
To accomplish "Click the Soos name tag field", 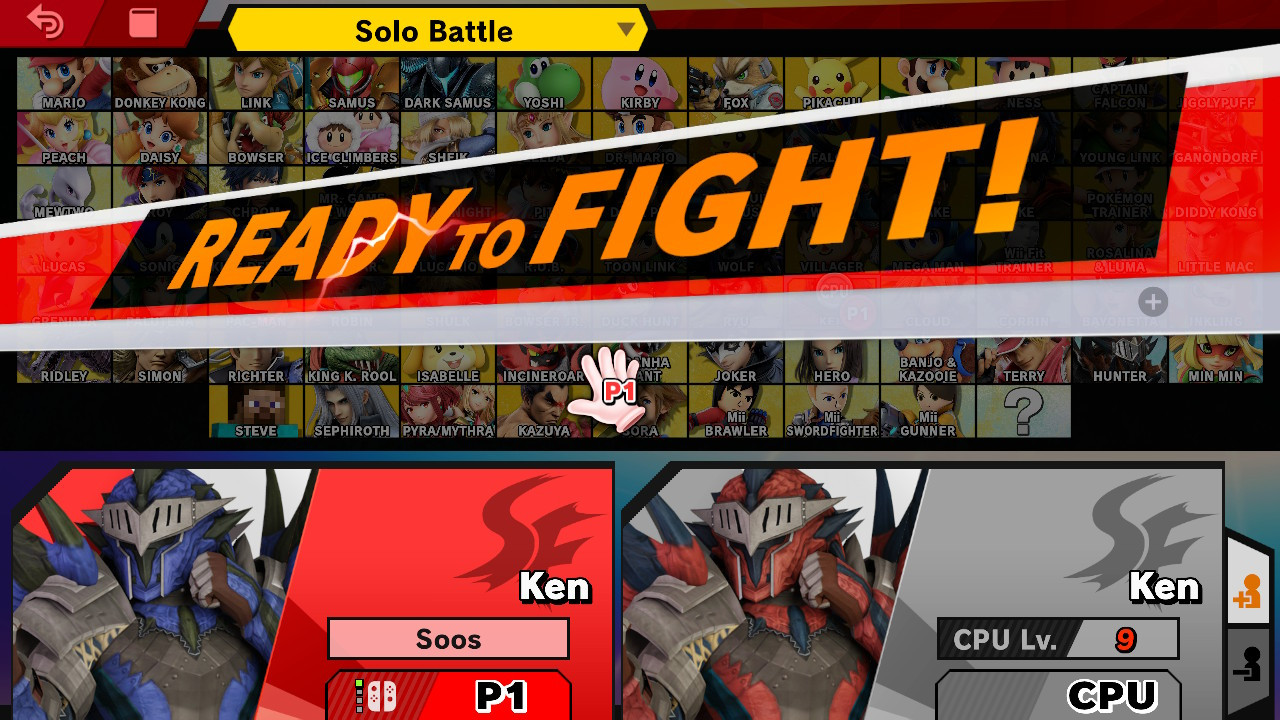I will coord(448,638).
